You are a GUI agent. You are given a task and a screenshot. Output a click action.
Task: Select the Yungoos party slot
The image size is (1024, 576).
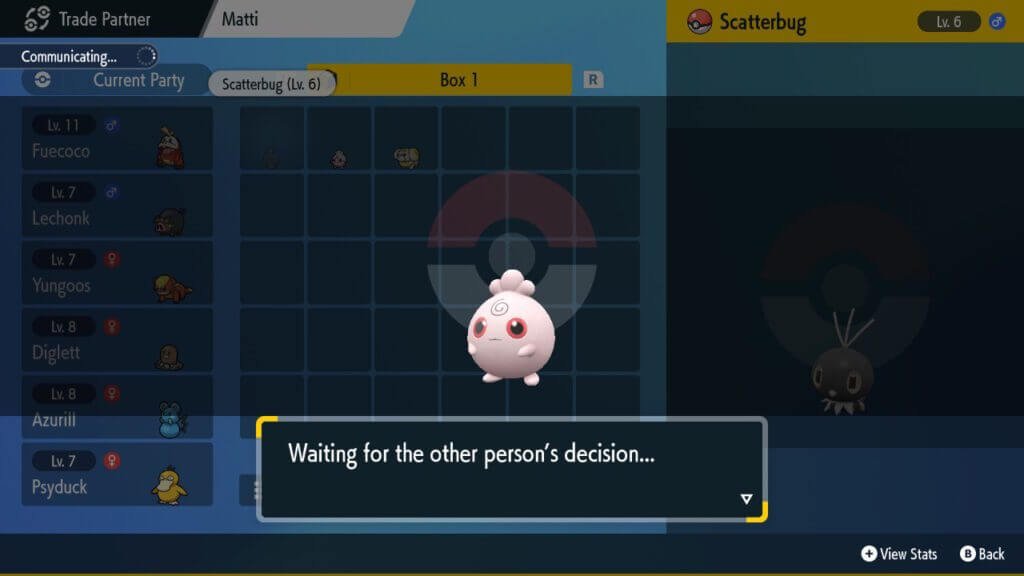[117, 273]
